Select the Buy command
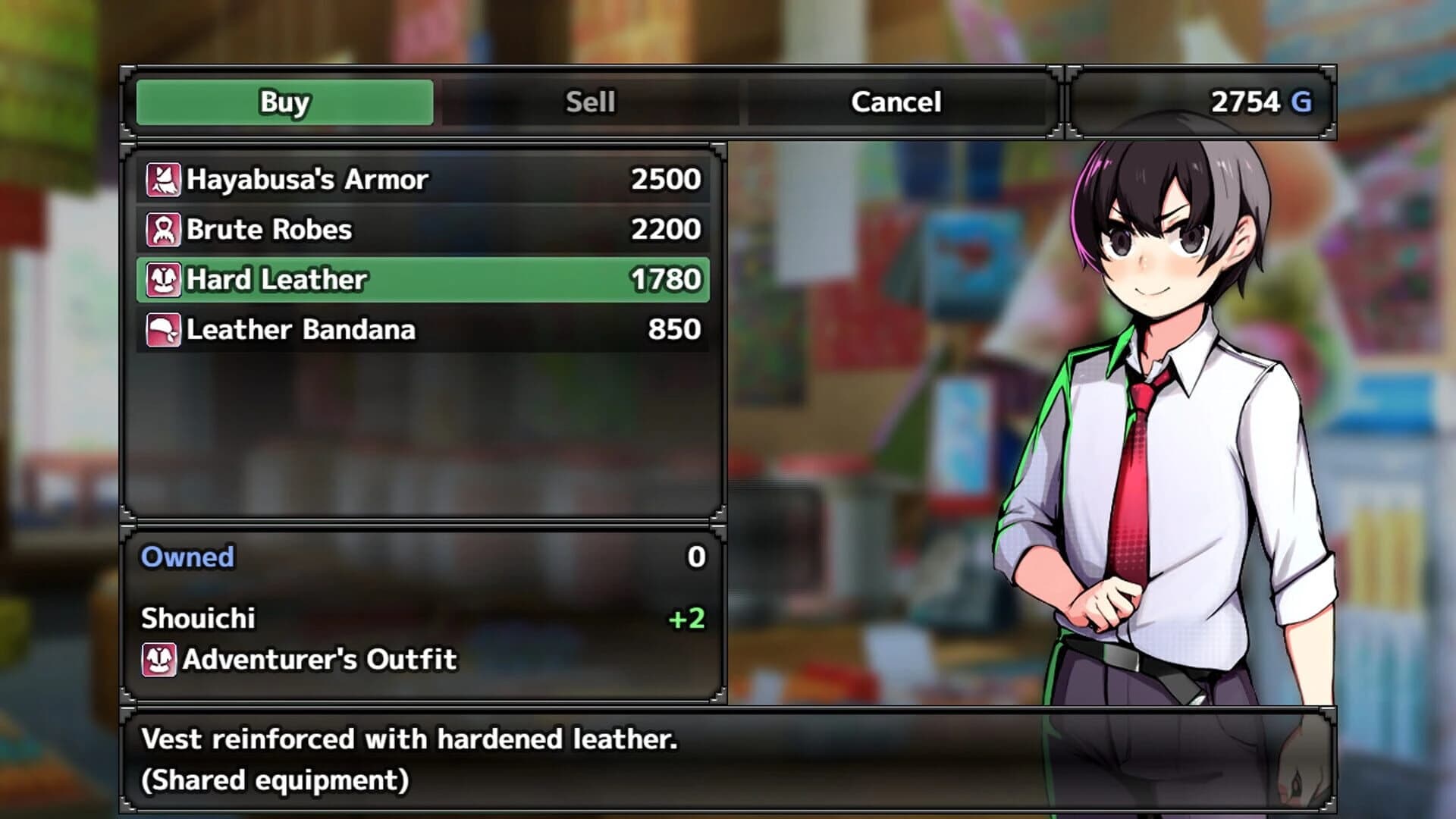 [x=284, y=102]
